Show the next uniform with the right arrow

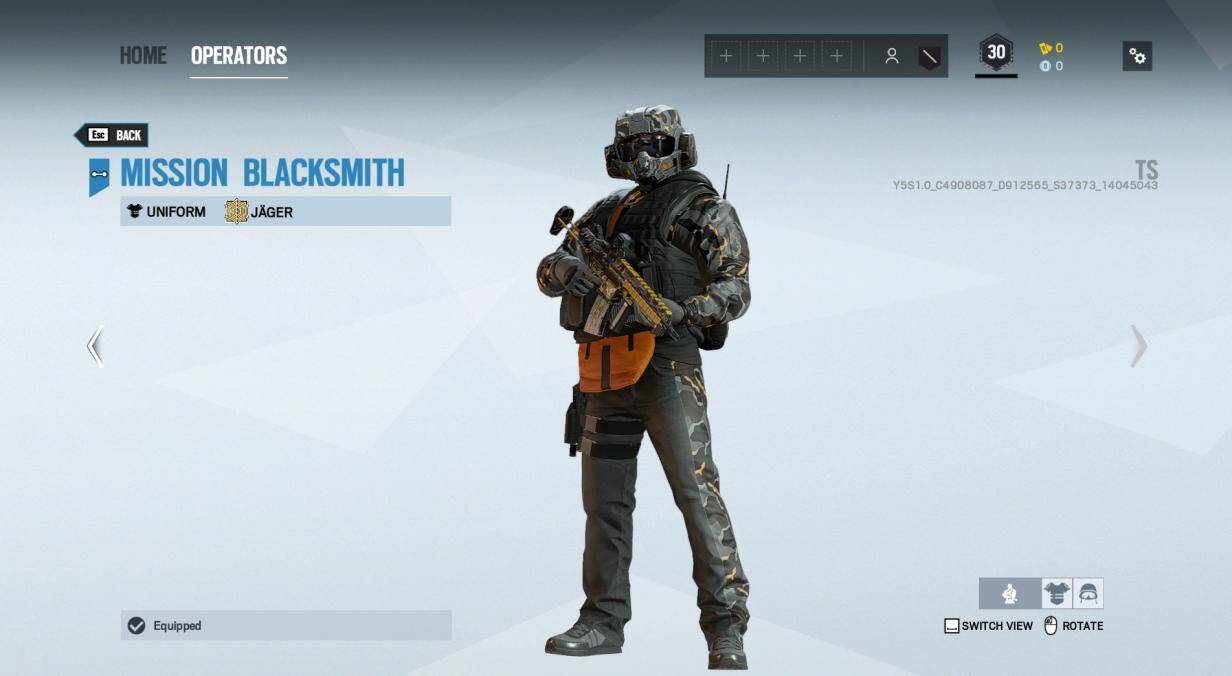[1138, 346]
